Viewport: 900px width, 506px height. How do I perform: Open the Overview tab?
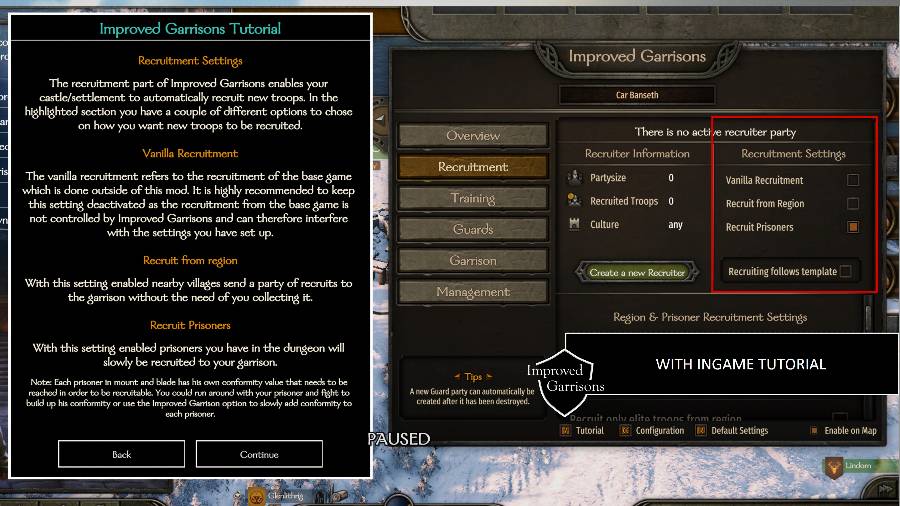coord(473,136)
